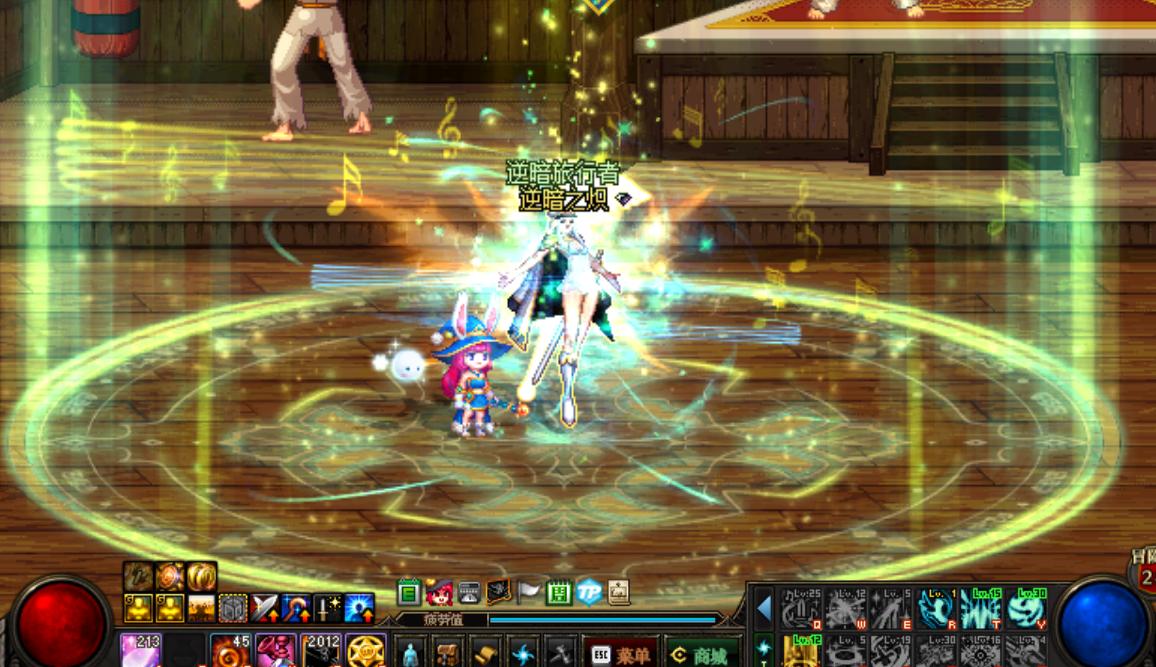Click the white flag icon
Screen dimensions: 1156x667
click(529, 592)
